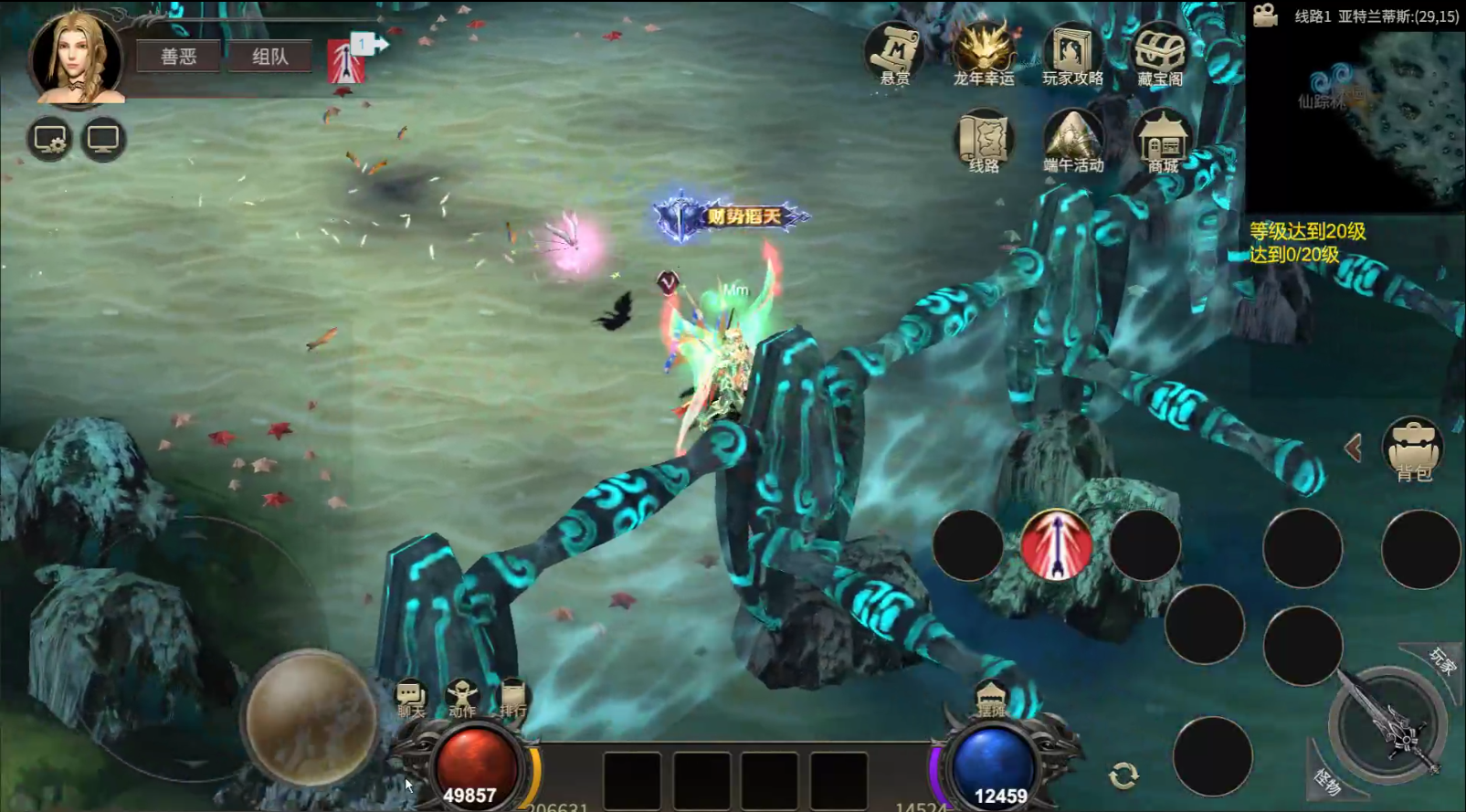This screenshot has height=812, width=1466.
Task: Open the 悬赏 bounty menu
Action: click(x=894, y=55)
